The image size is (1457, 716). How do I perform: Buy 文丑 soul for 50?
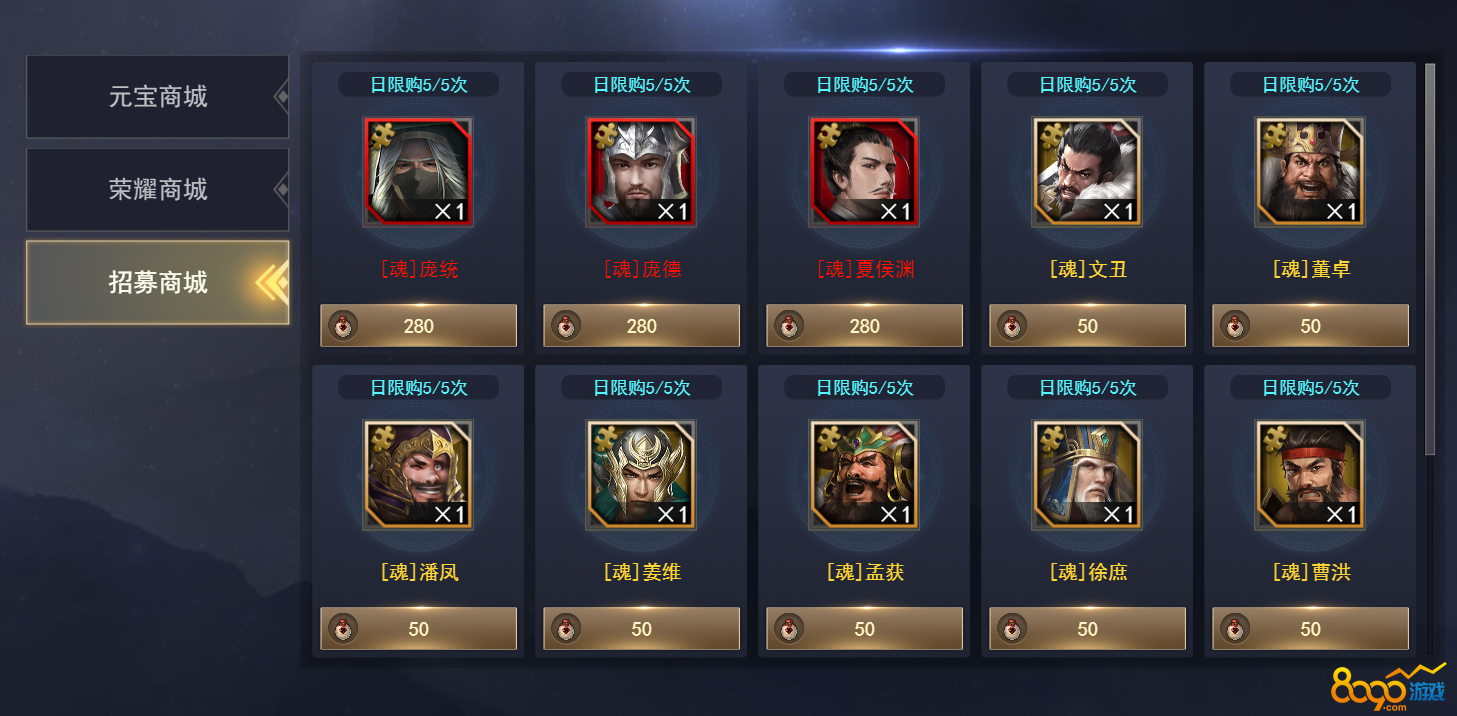[x=1087, y=326]
